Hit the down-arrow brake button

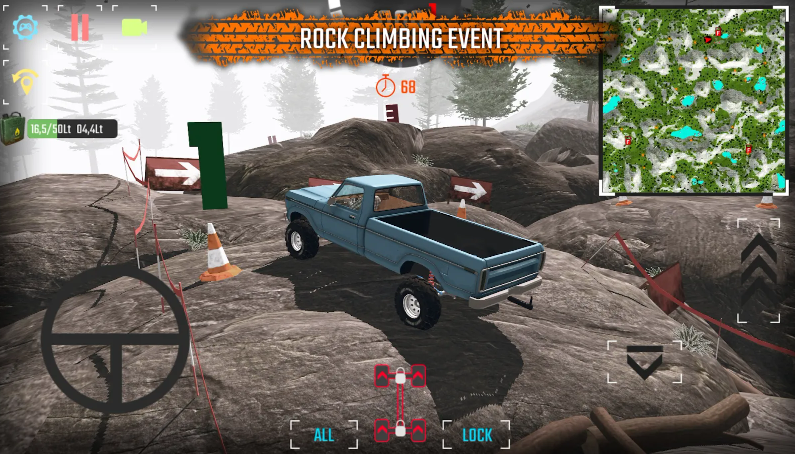[644, 361]
